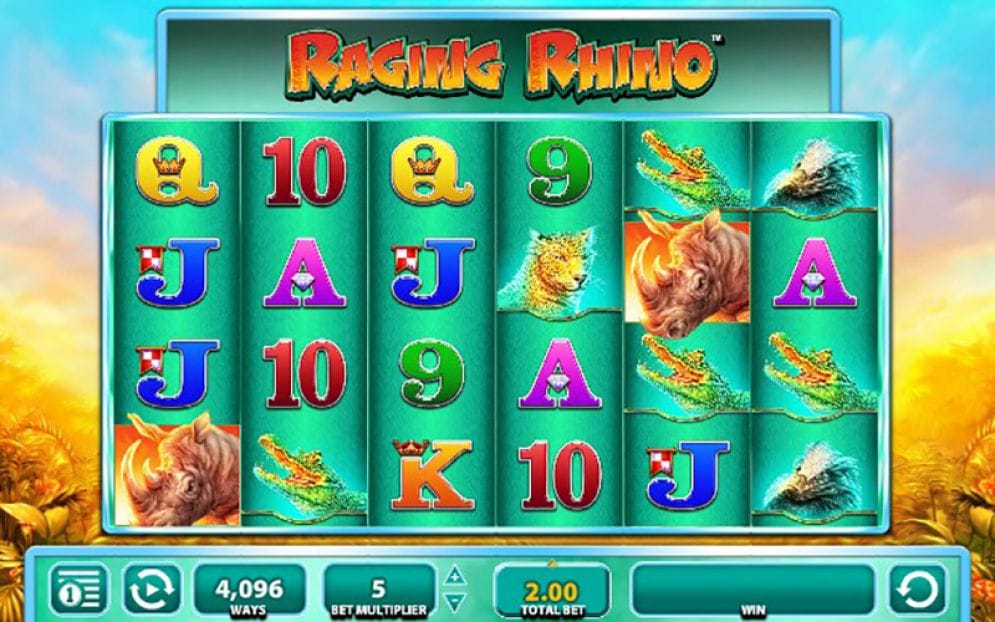The width and height of the screenshot is (995, 622).
Task: Open the paytable info menu
Action: point(78,589)
